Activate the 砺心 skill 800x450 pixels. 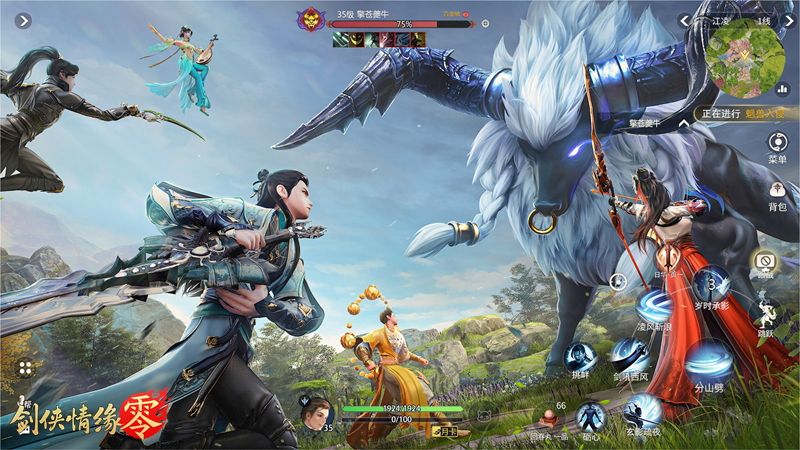click(x=591, y=416)
